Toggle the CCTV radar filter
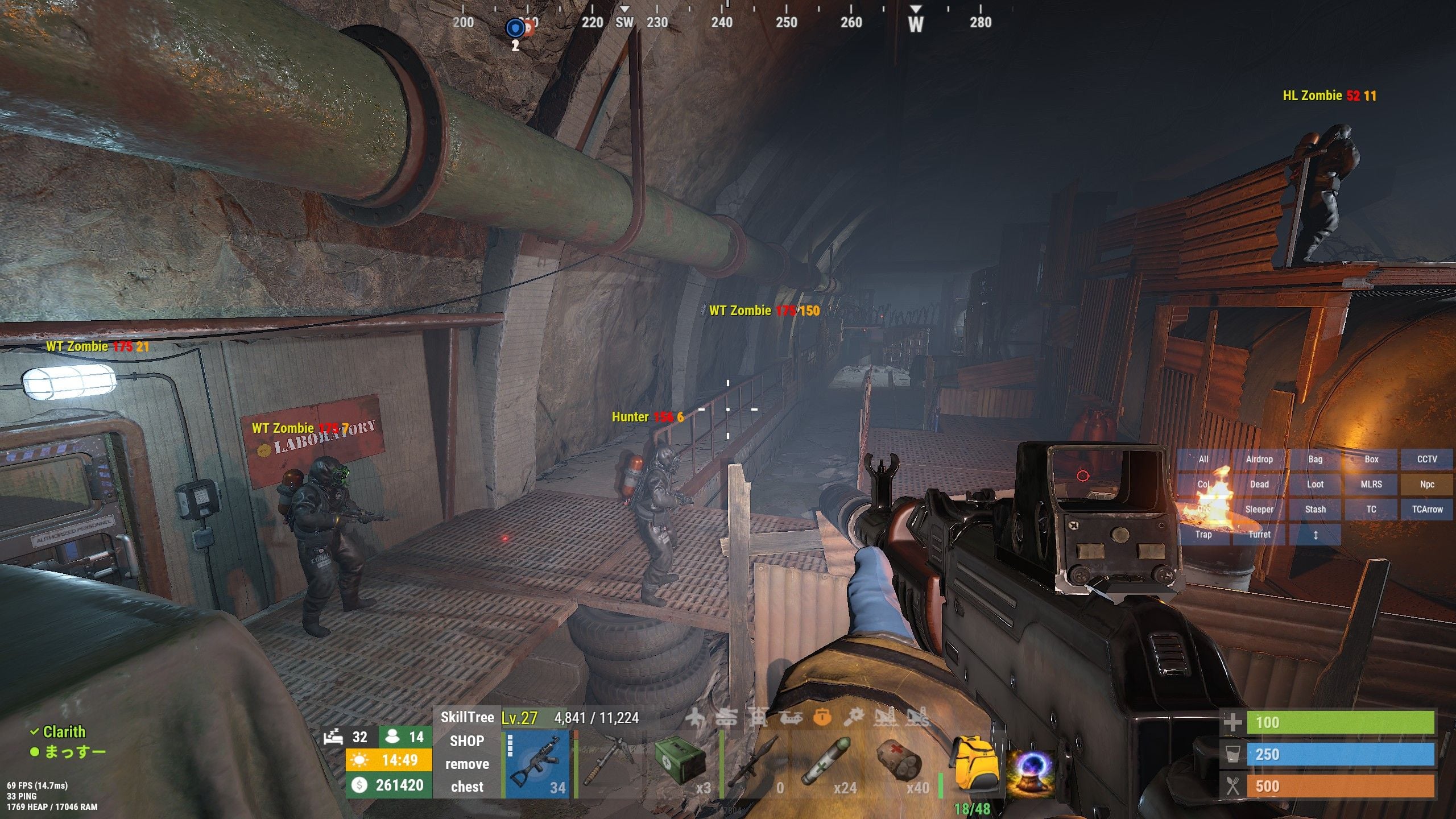Viewport: 1456px width, 819px height. [1427, 460]
